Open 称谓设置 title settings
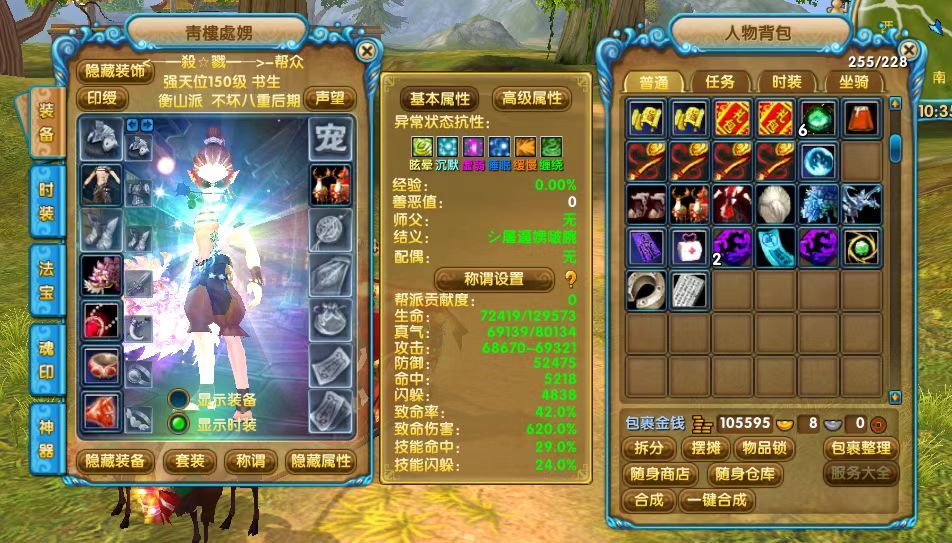 coord(495,279)
